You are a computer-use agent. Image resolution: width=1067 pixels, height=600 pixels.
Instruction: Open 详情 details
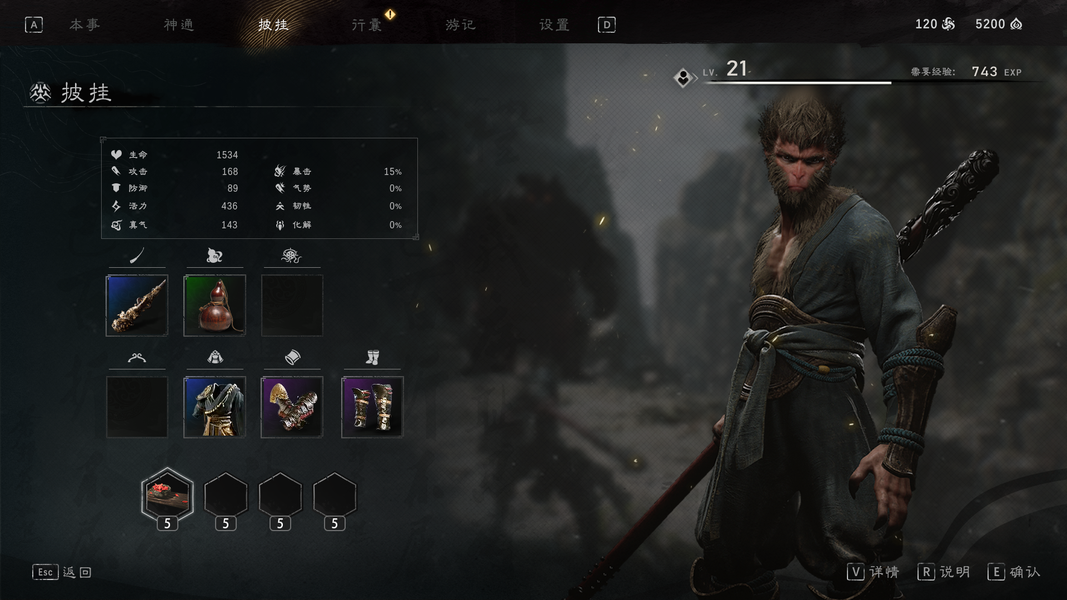point(873,572)
